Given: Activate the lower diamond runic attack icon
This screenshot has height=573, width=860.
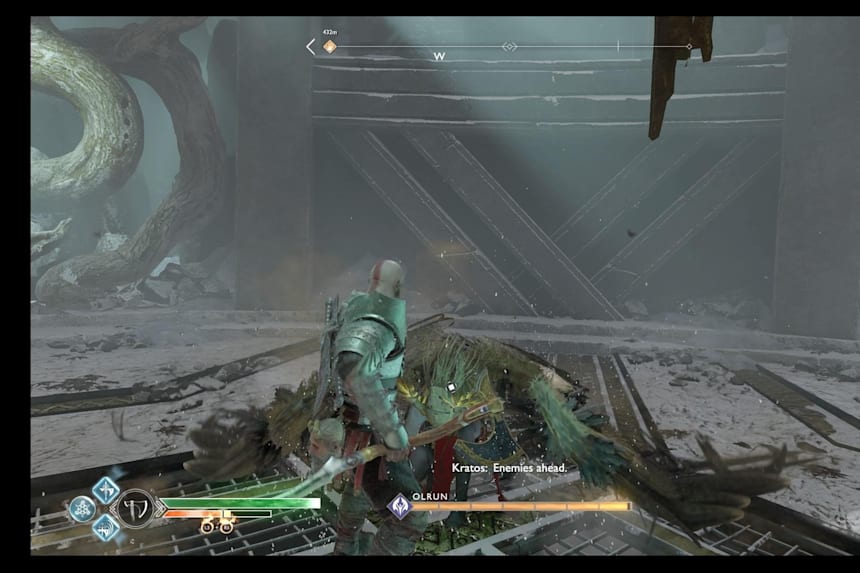Looking at the screenshot, I should tap(106, 527).
